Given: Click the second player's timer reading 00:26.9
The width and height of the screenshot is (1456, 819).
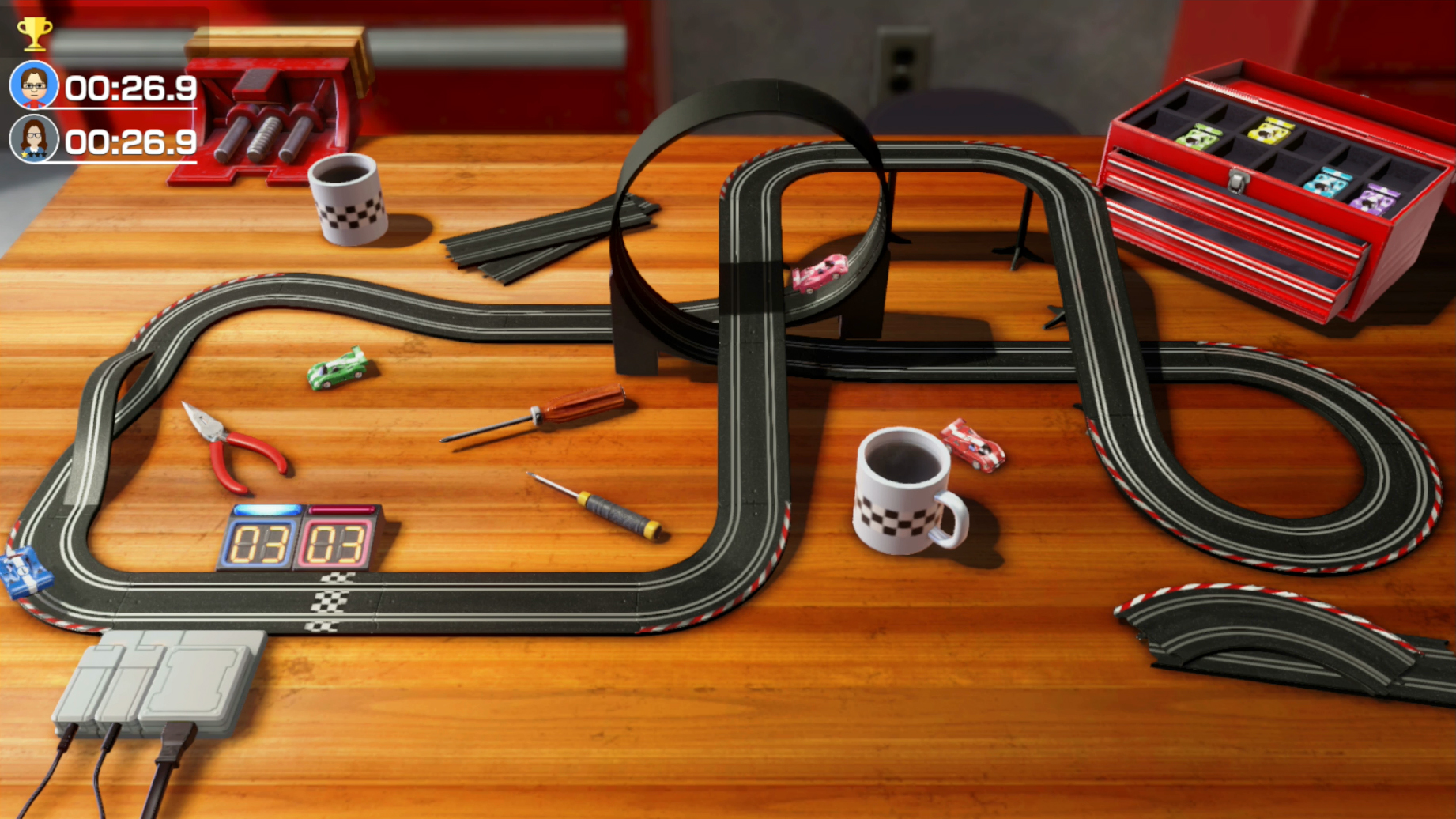Looking at the screenshot, I should [131, 143].
